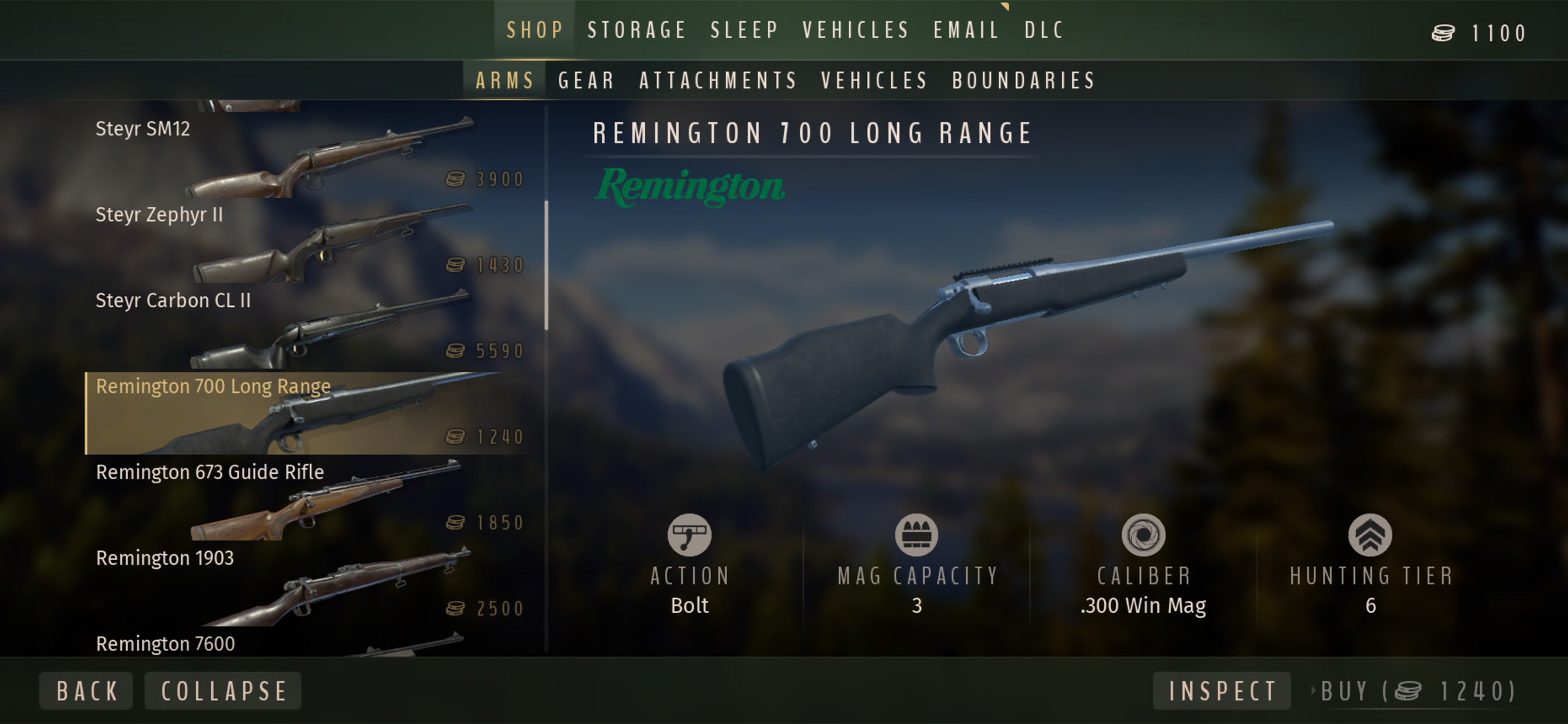Open the top Vehicles tab beside Sleep

point(855,30)
